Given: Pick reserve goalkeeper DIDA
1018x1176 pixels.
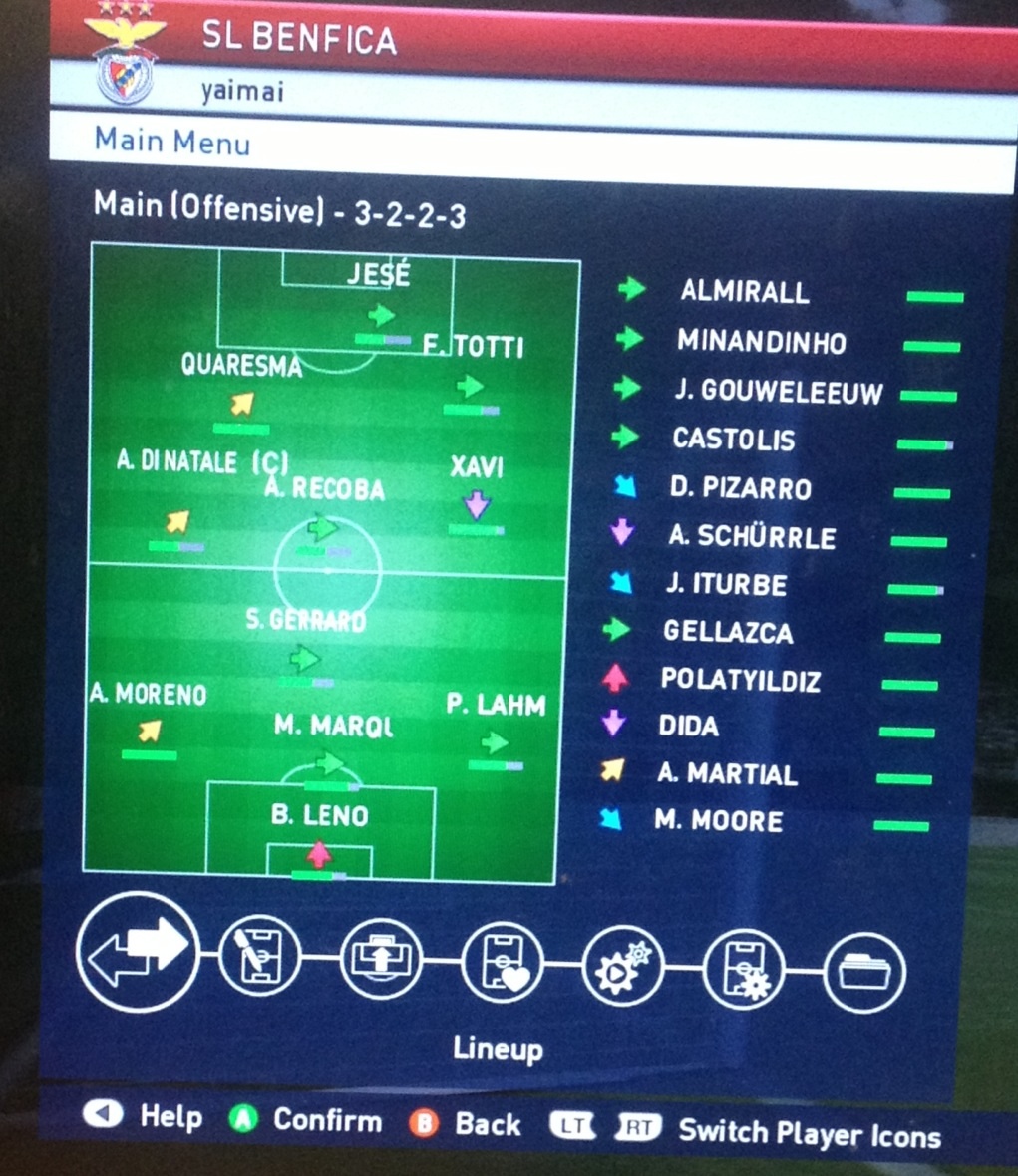Looking at the screenshot, I should [x=688, y=726].
